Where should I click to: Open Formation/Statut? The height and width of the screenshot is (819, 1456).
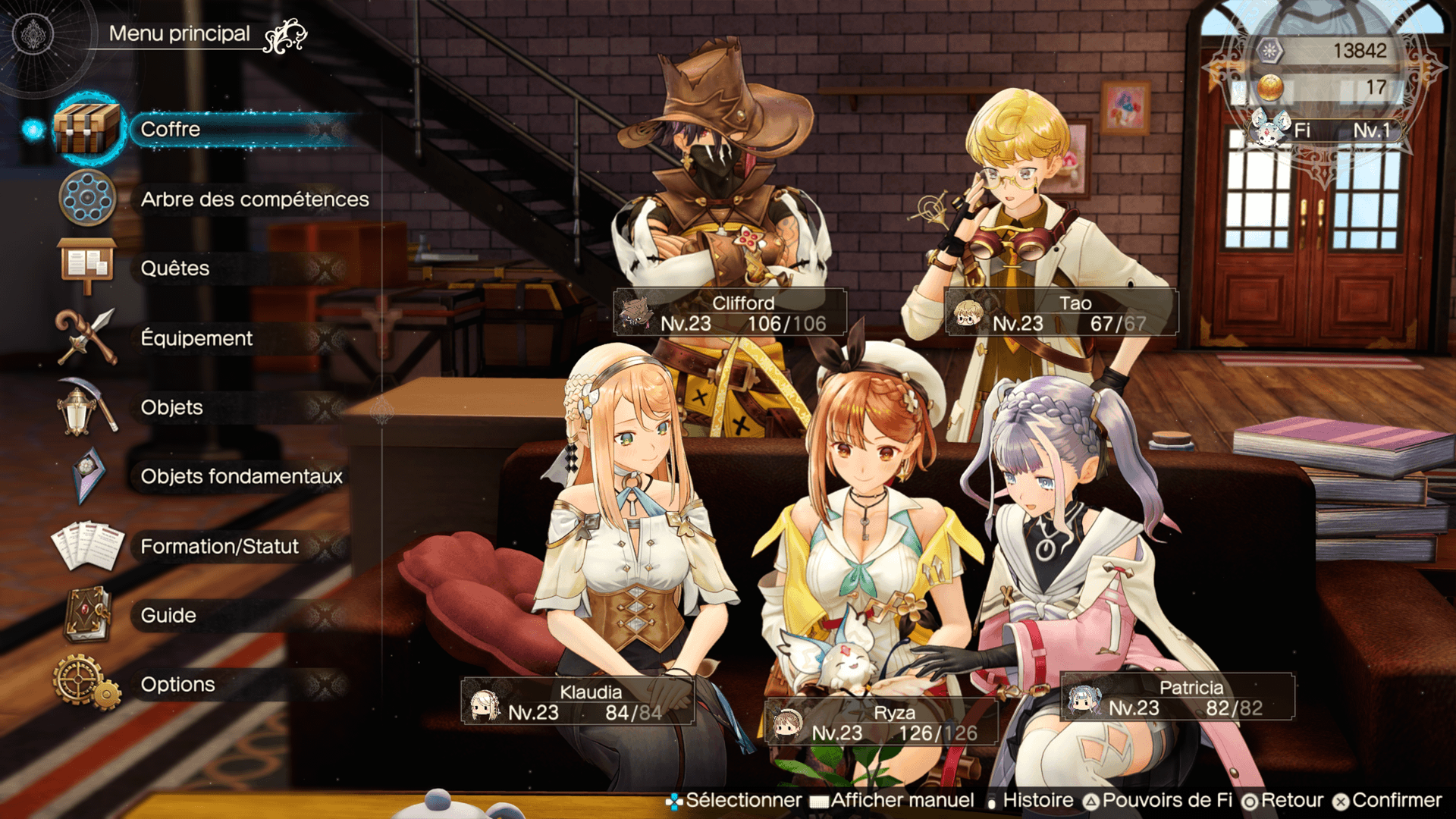220,546
